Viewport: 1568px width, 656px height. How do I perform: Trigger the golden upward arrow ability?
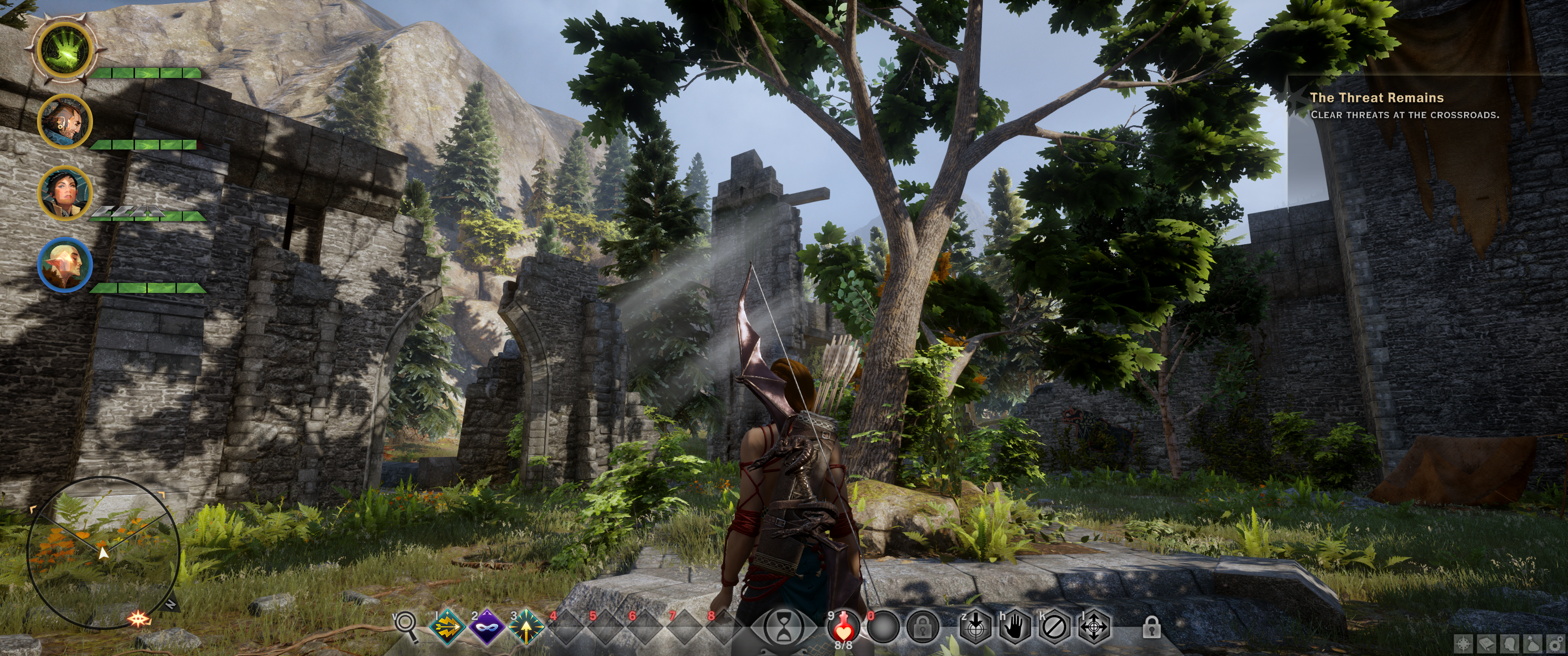[525, 625]
